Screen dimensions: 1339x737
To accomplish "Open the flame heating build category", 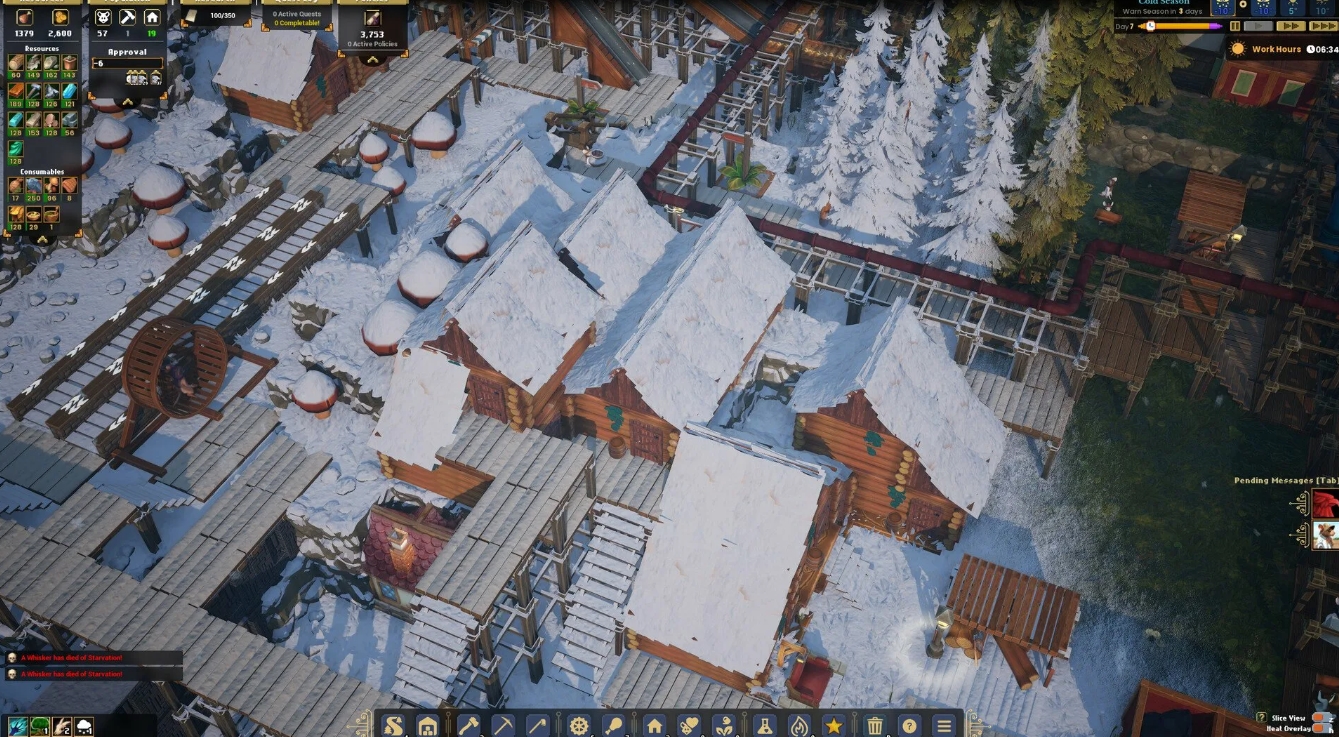I will tap(799, 726).
